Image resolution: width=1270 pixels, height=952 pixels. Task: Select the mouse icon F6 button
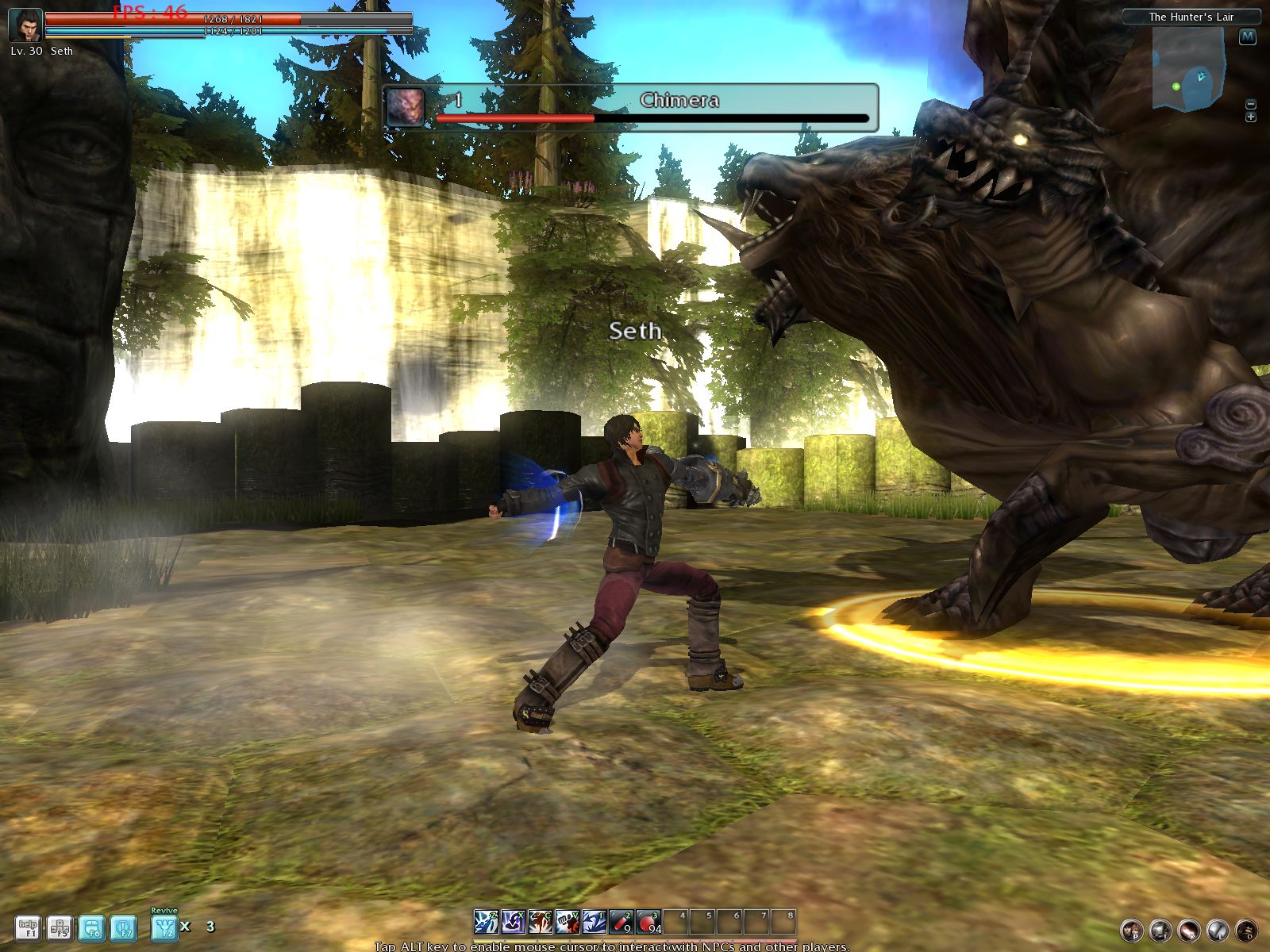(x=92, y=927)
